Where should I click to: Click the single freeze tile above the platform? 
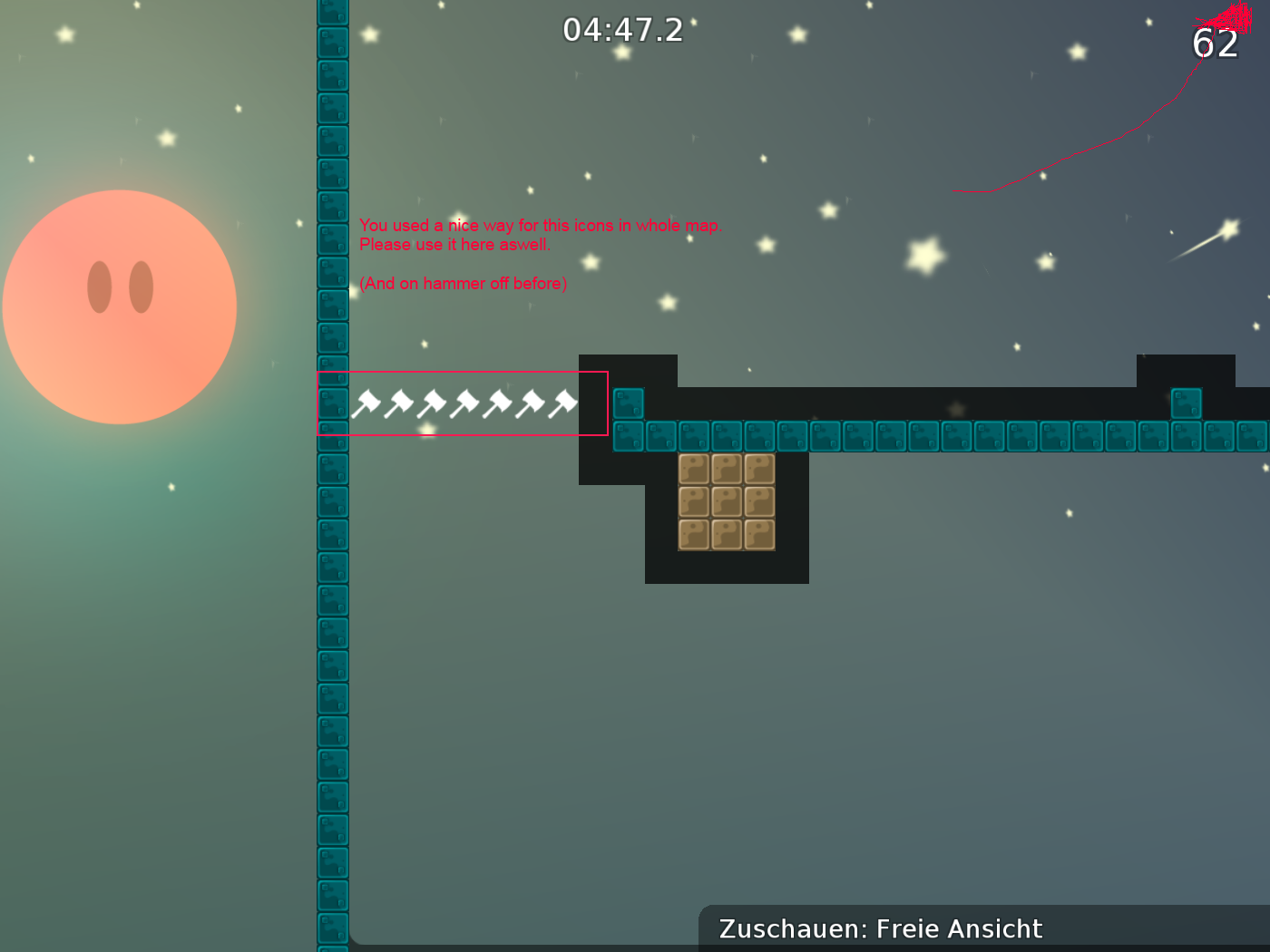[629, 403]
